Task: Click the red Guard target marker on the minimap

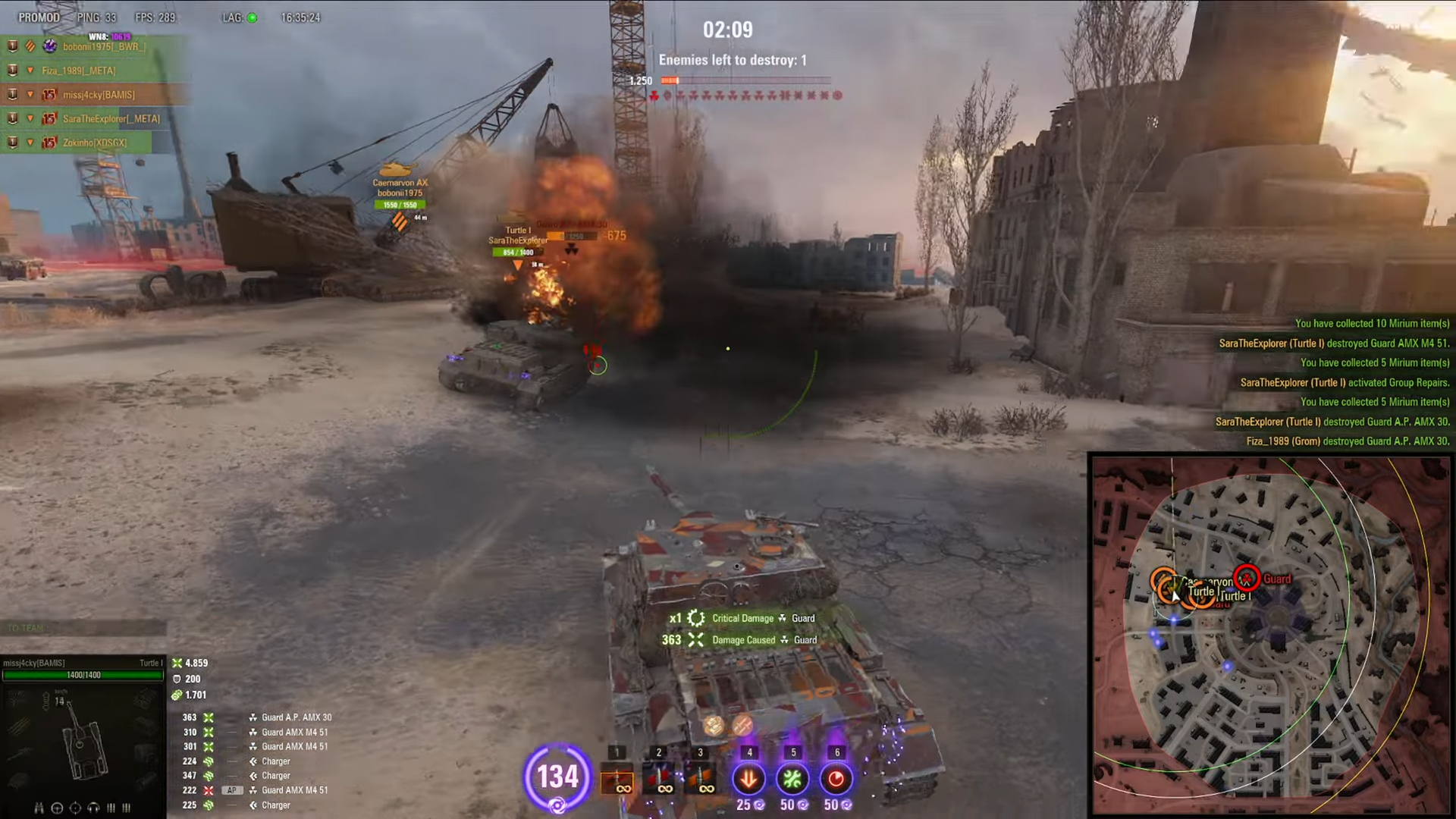Action: coord(1248,579)
